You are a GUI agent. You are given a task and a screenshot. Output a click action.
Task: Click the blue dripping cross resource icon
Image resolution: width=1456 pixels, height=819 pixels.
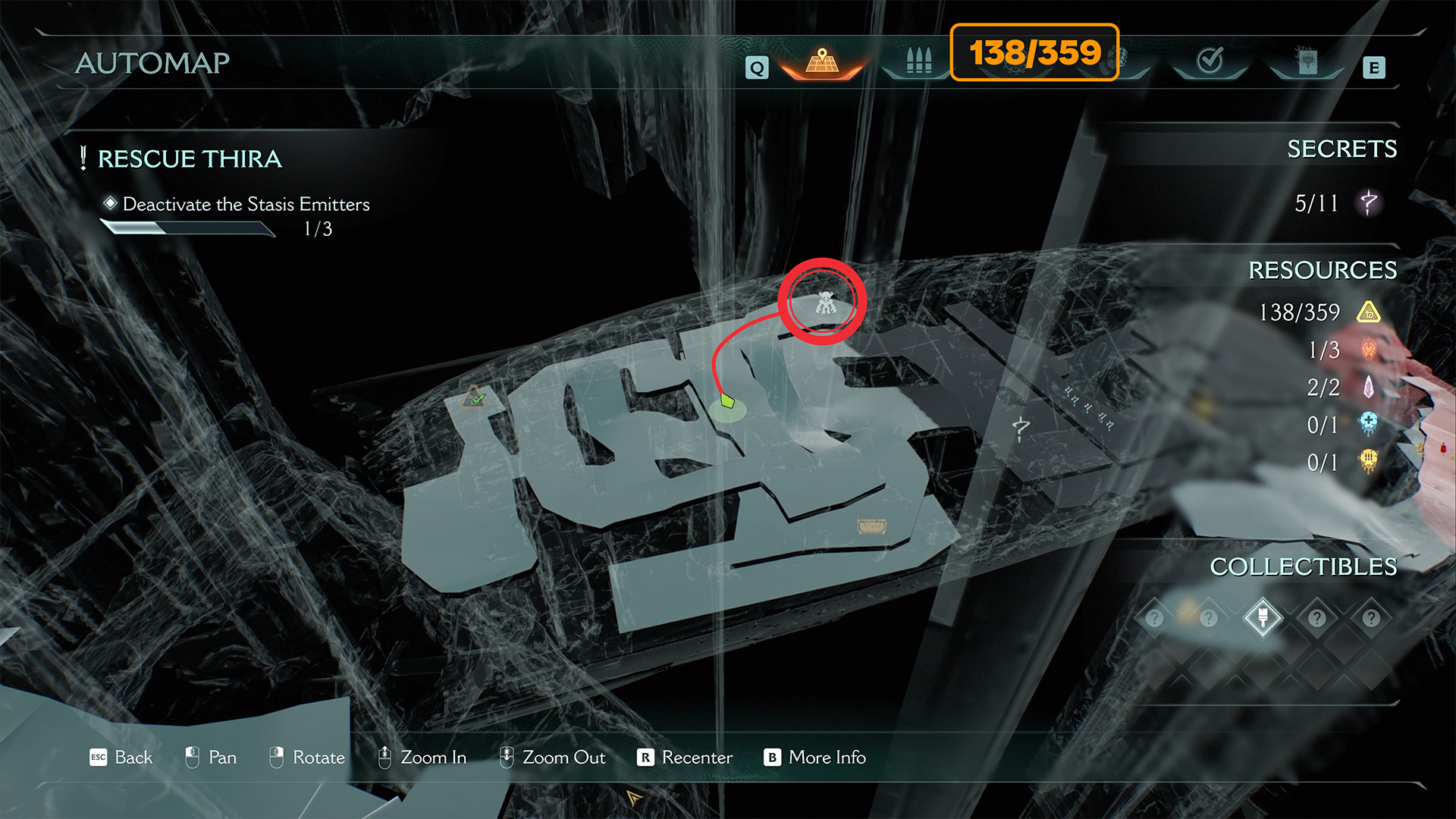pos(1369,424)
